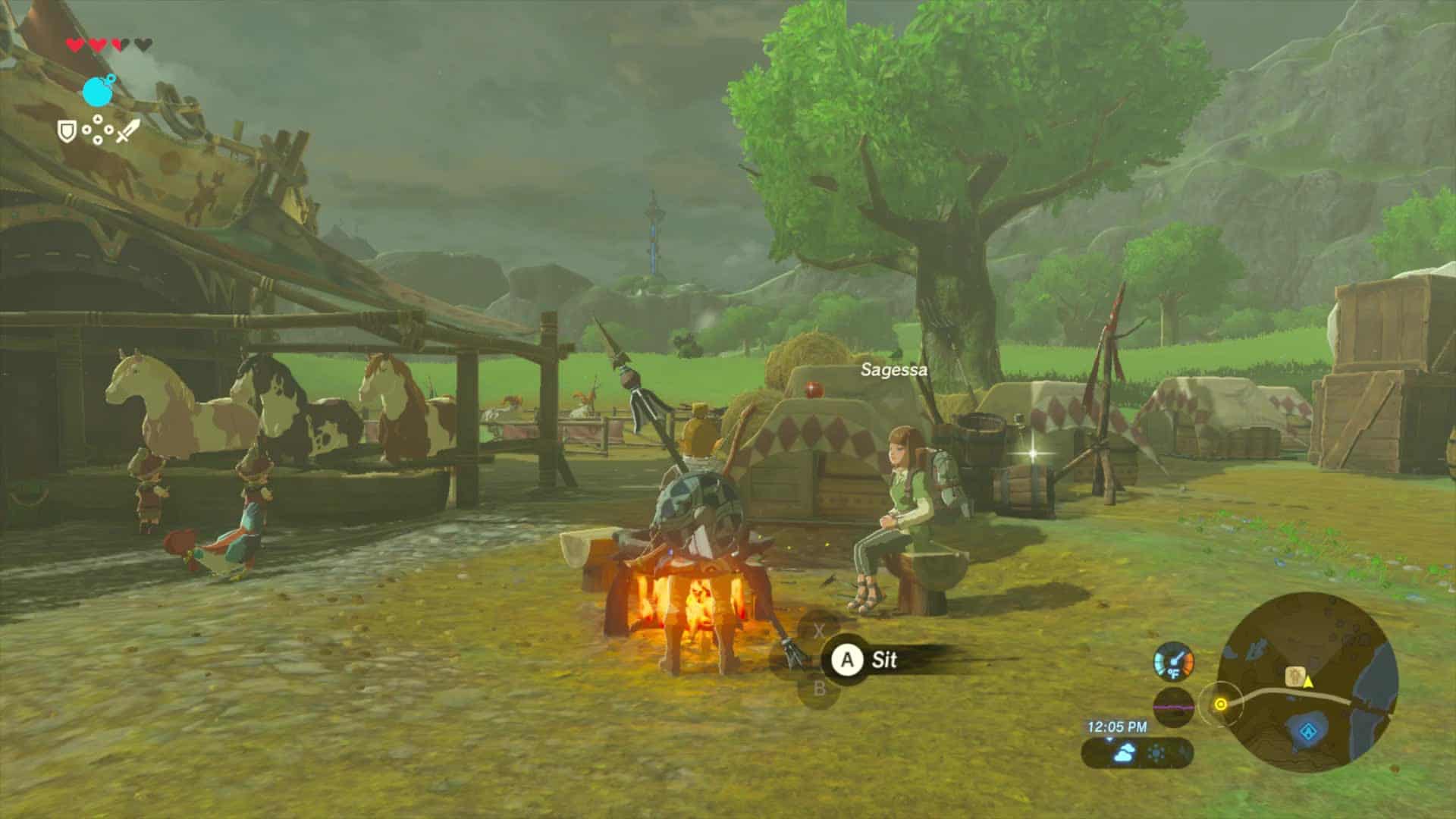Viewport: 1456px width, 819px height.
Task: Click the horse stable icon on minimap
Action: coord(1294,675)
